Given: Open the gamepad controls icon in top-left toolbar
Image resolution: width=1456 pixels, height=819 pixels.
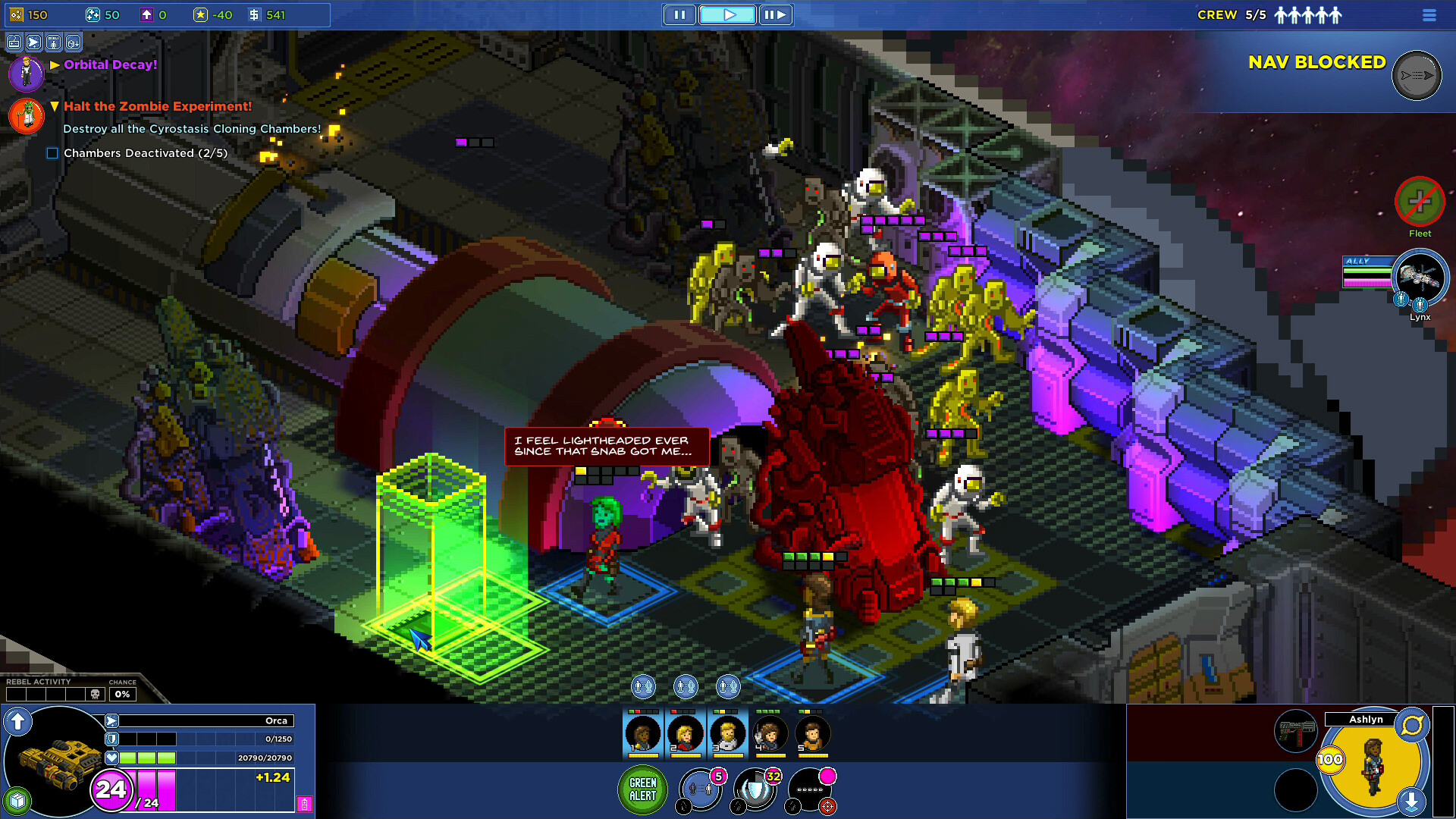Looking at the screenshot, I should pyautogui.click(x=14, y=42).
